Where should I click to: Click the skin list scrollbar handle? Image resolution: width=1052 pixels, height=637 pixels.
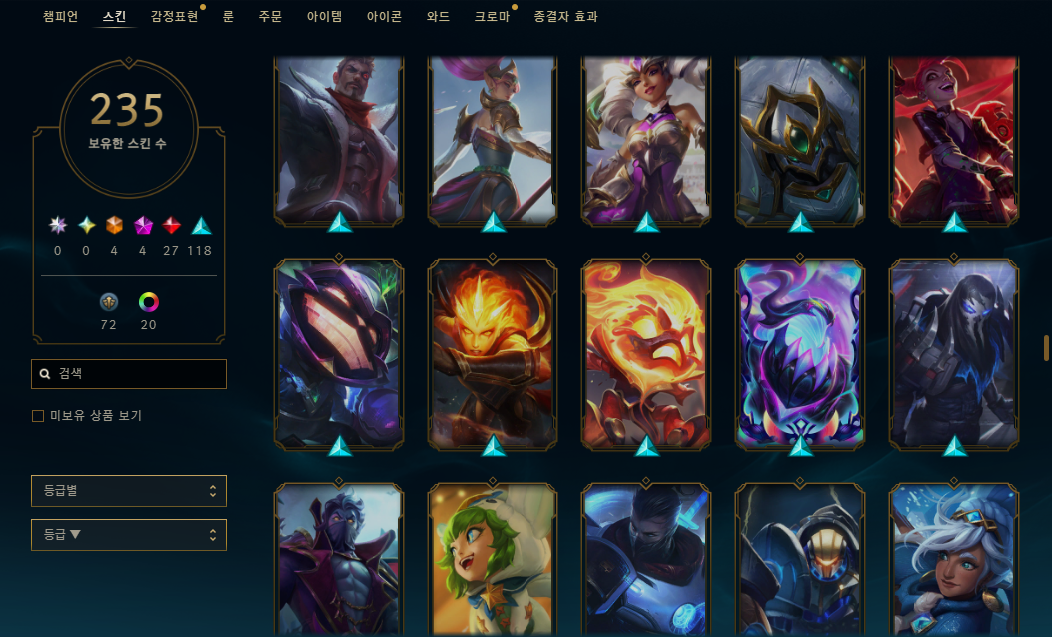point(1046,347)
